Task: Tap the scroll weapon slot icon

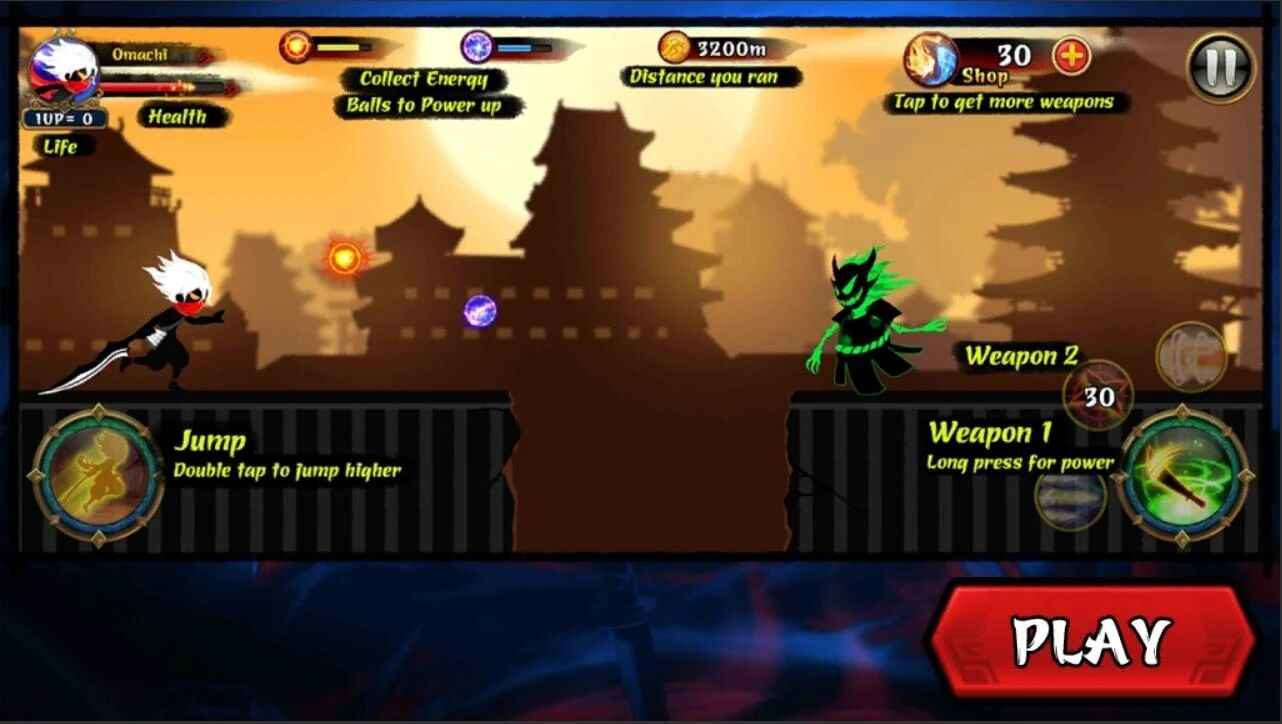Action: 1192,358
